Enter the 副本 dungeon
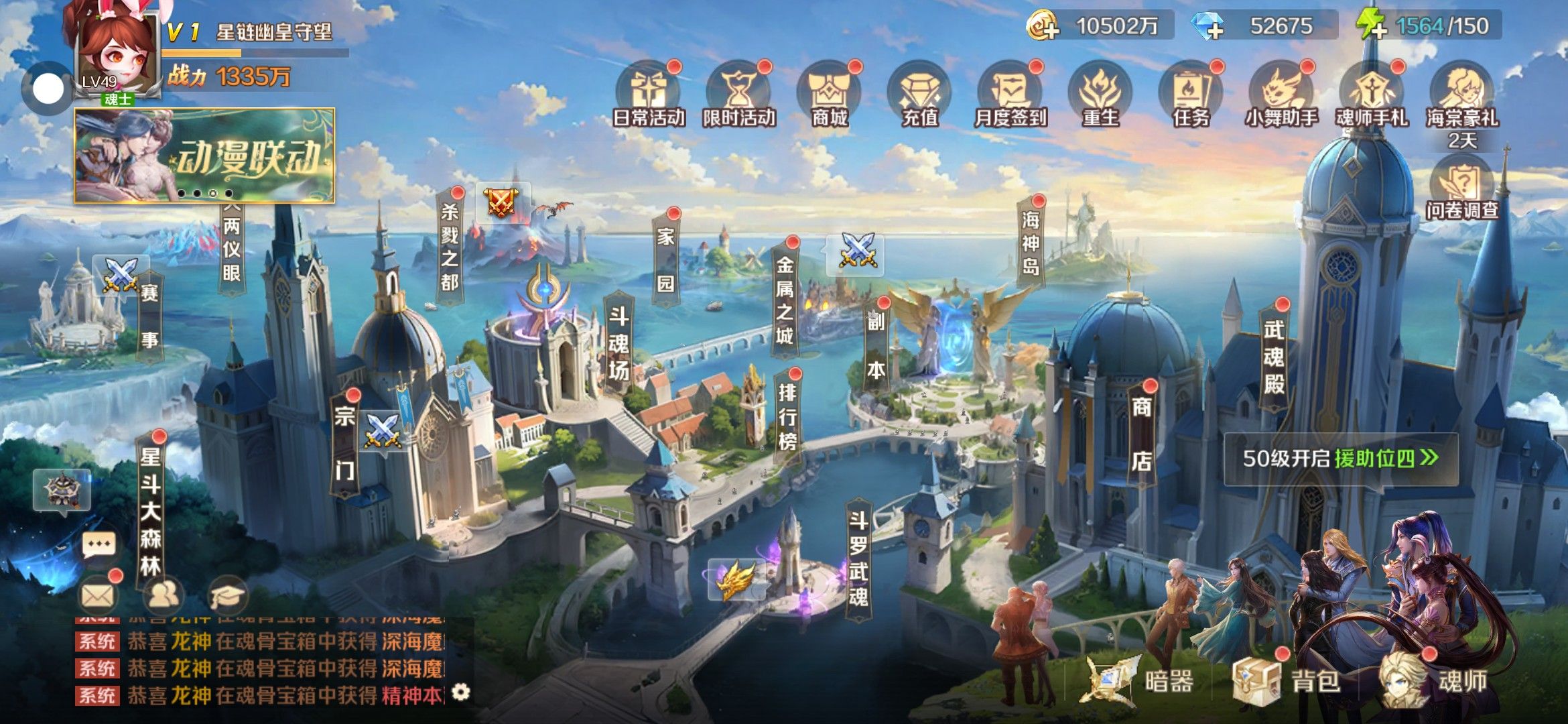This screenshot has height=724, width=1568. (876, 347)
